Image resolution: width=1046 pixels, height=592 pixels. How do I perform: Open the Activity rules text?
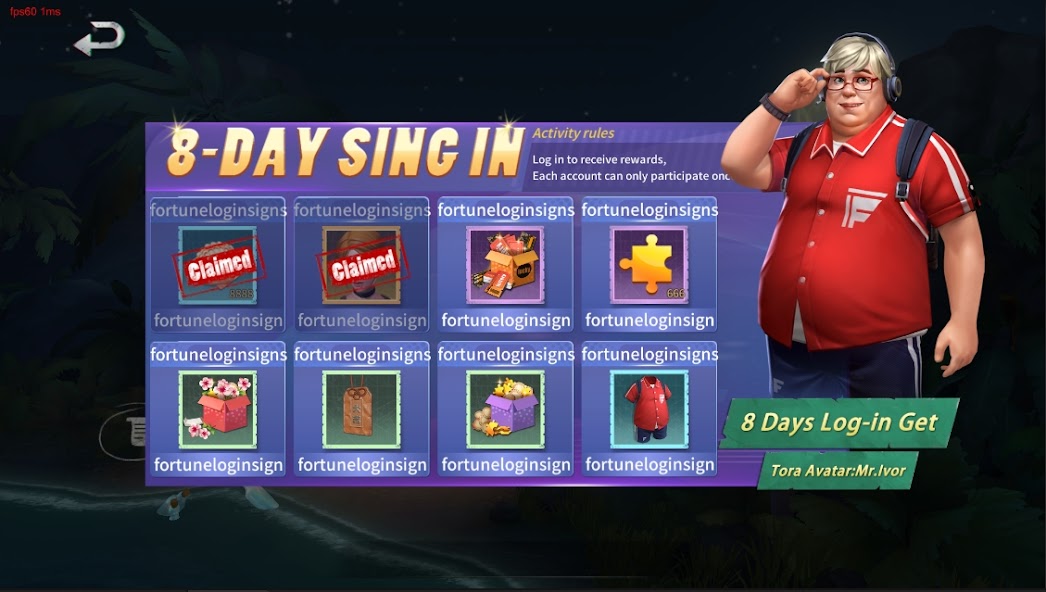tap(573, 133)
